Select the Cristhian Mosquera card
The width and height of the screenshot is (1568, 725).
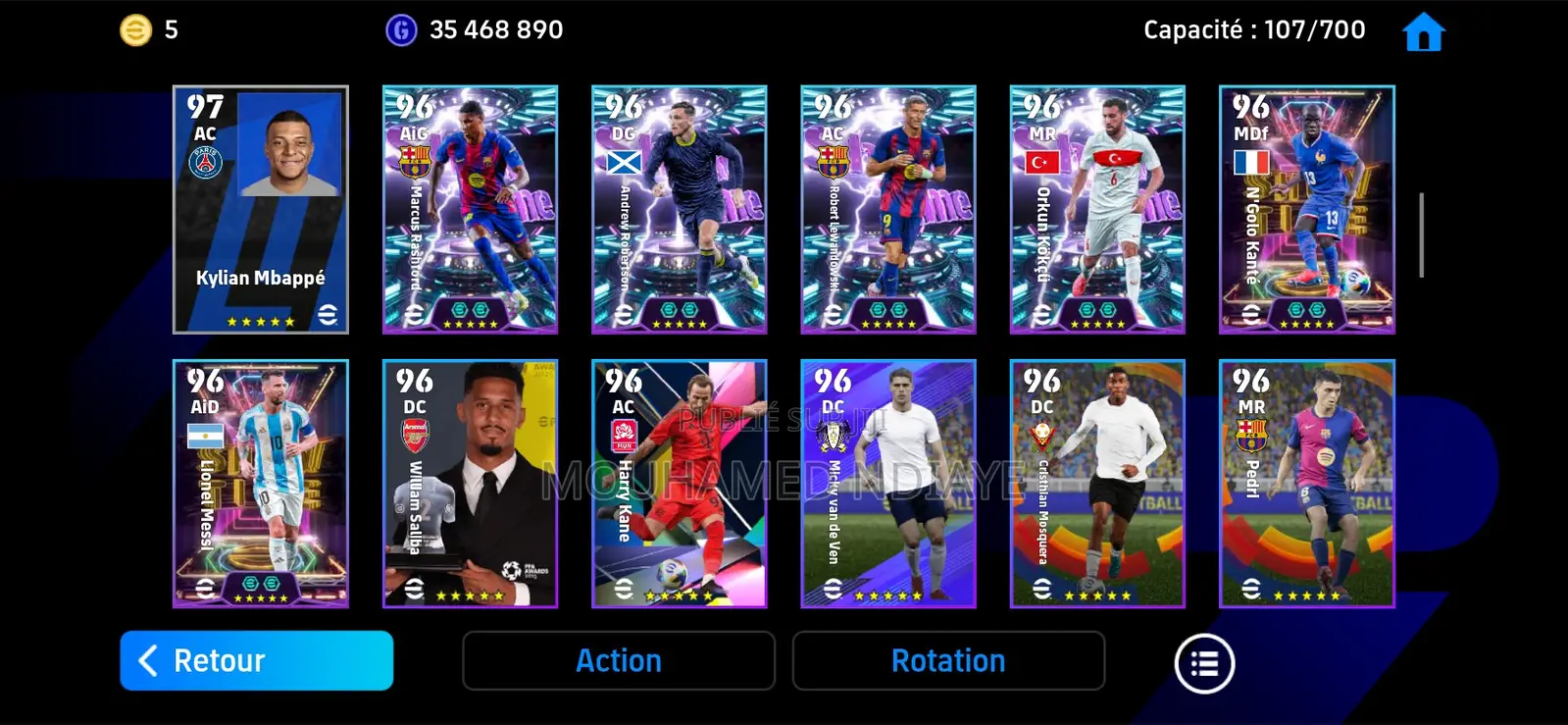pyautogui.click(x=1096, y=486)
